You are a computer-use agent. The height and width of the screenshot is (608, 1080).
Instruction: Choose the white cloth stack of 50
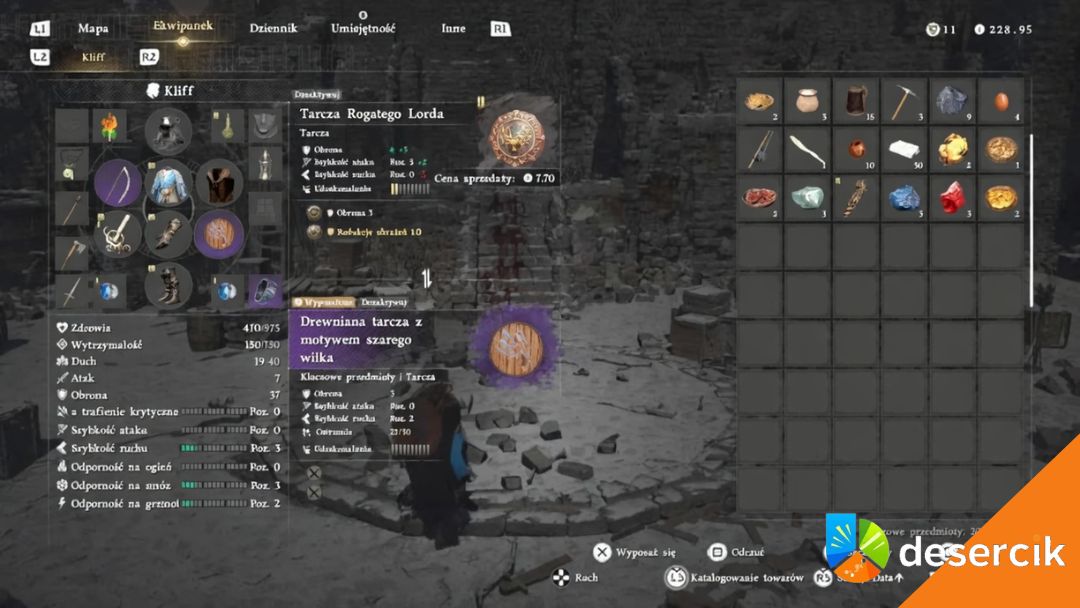(906, 149)
